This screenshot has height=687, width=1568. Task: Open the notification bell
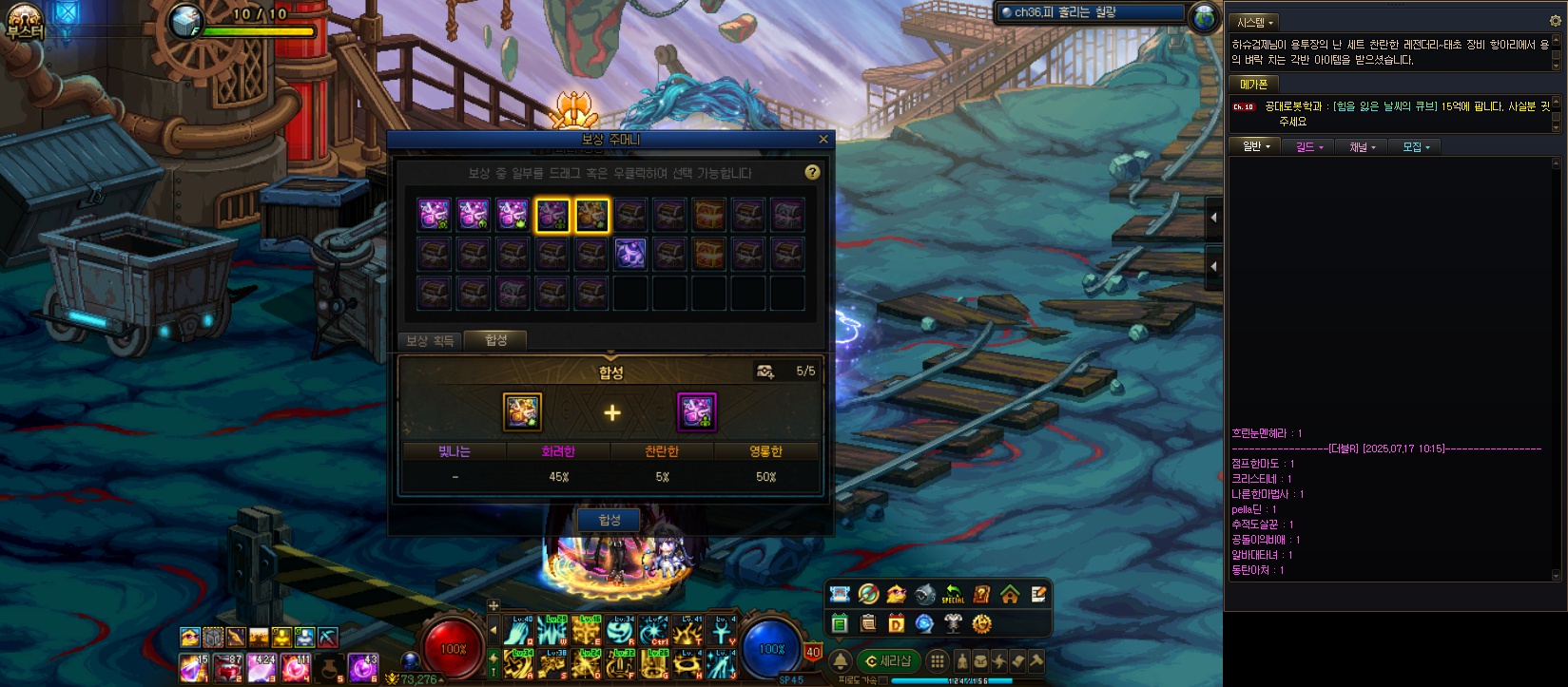841,661
